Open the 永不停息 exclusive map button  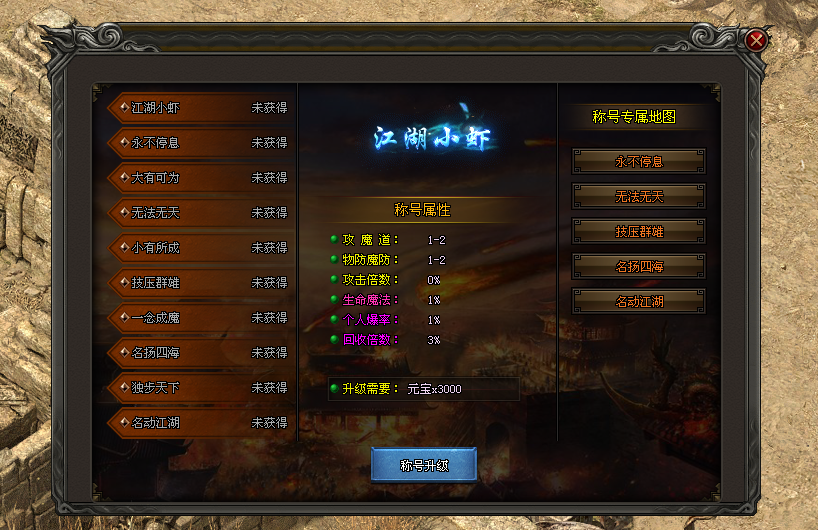coord(639,161)
